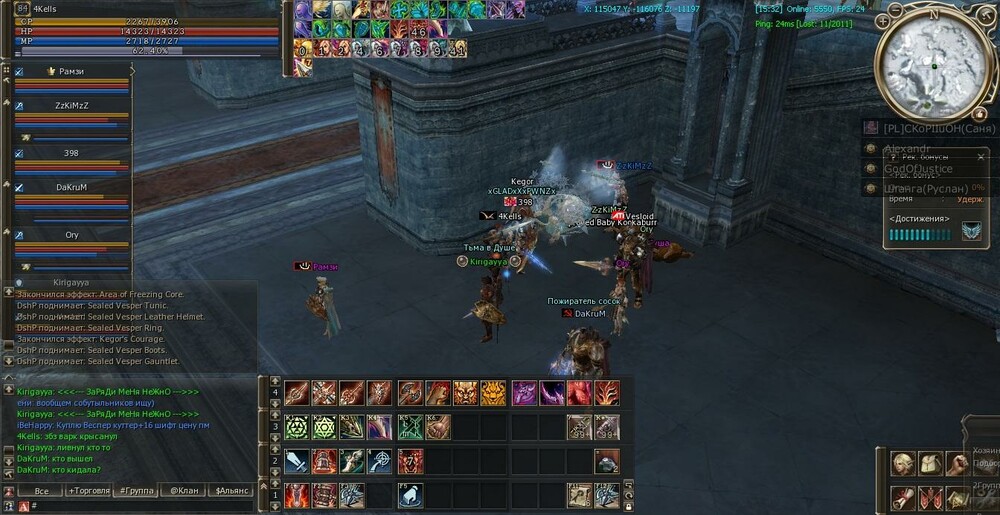Activate the green hexagram skill on bar 3
The image size is (1000, 515).
pos(297,427)
